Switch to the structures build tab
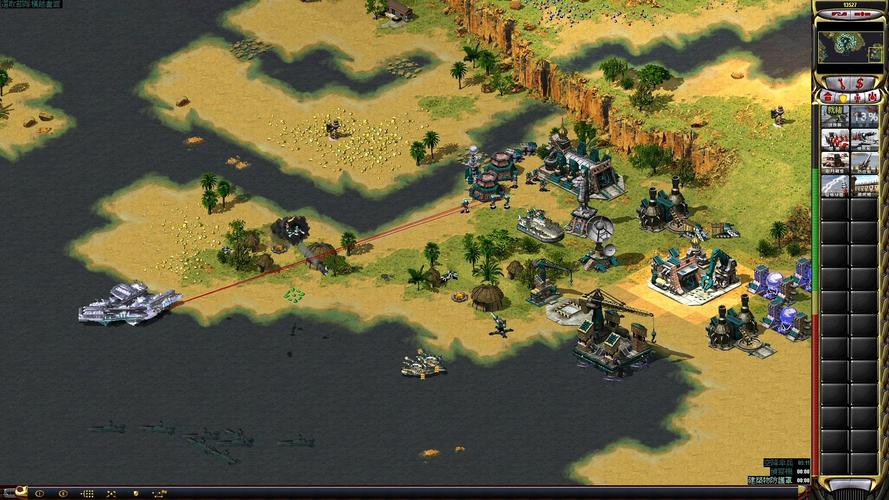 [827, 97]
